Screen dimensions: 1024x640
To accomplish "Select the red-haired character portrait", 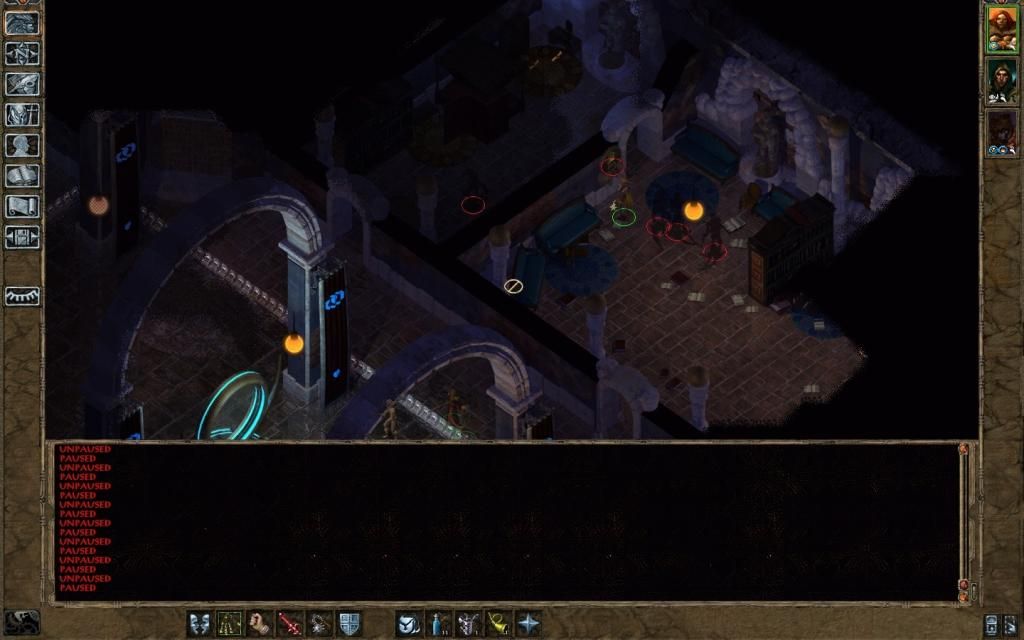I will [x=1002, y=28].
